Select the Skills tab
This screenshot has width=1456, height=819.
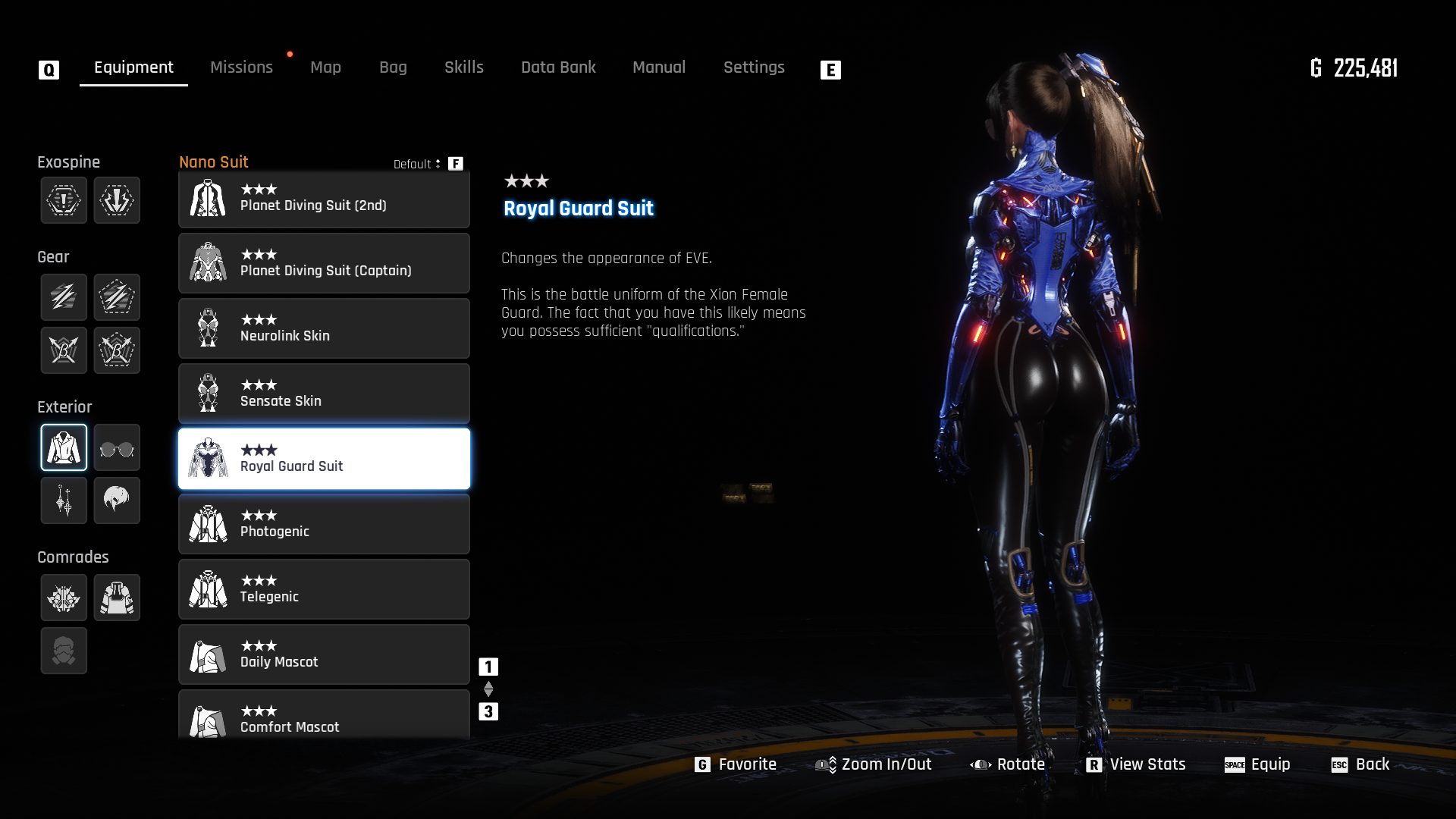pos(463,67)
